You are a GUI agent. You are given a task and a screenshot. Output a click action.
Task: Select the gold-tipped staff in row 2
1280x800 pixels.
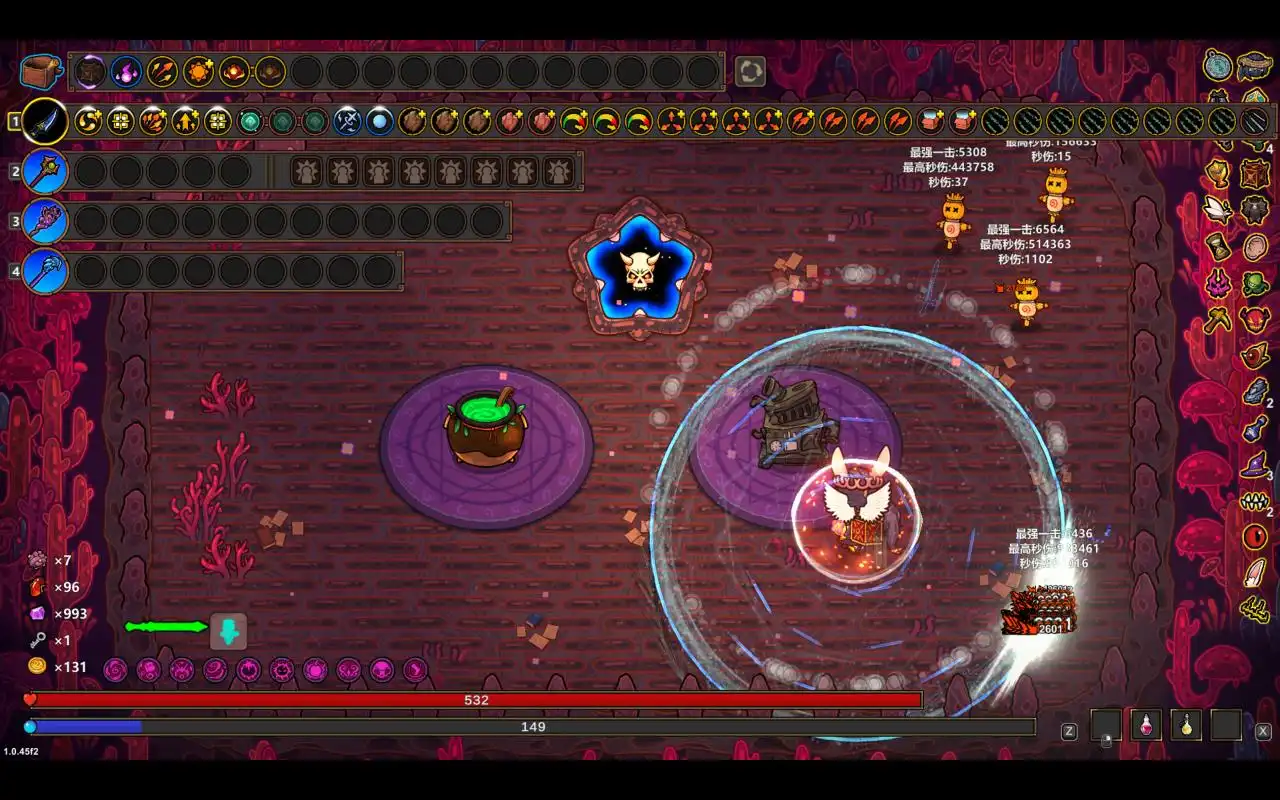(45, 172)
